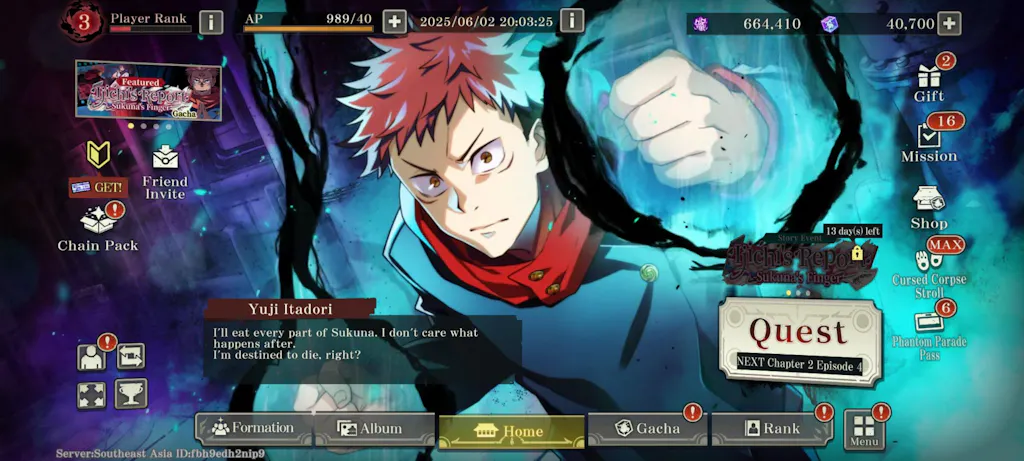Start the Quest for Chapter 2

(x=799, y=340)
